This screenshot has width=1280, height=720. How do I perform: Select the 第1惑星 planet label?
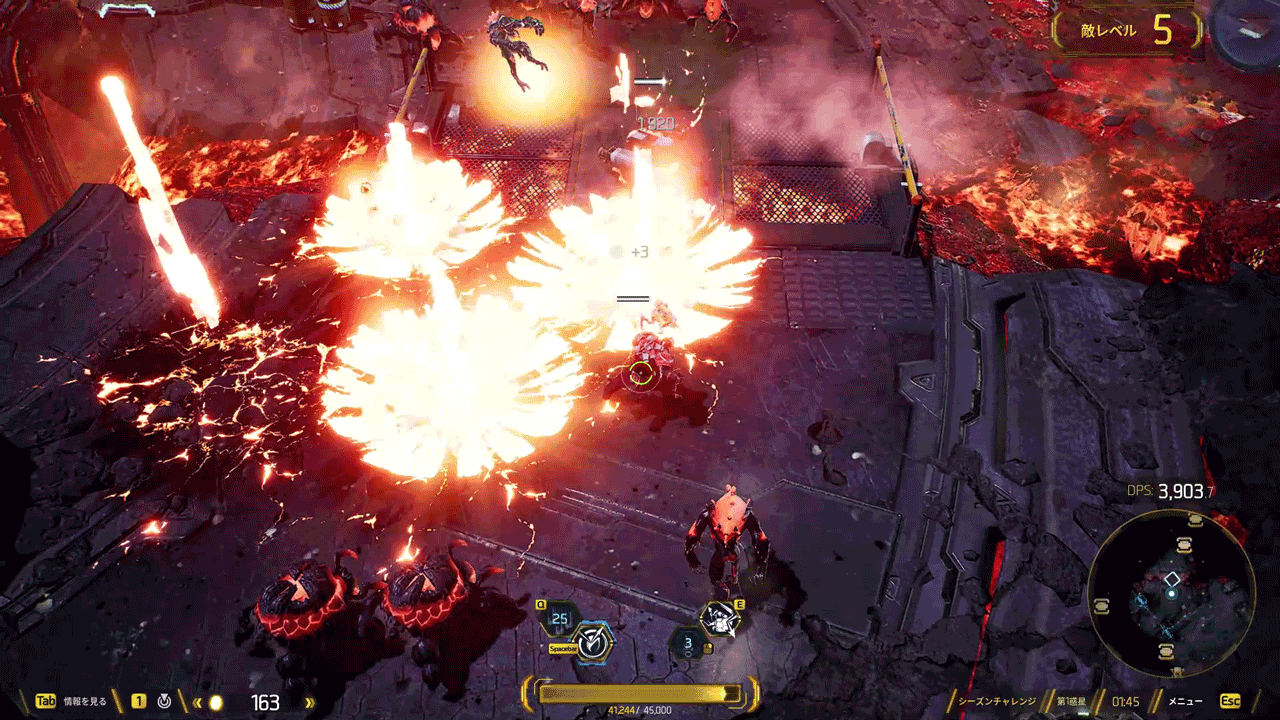pos(1074,702)
